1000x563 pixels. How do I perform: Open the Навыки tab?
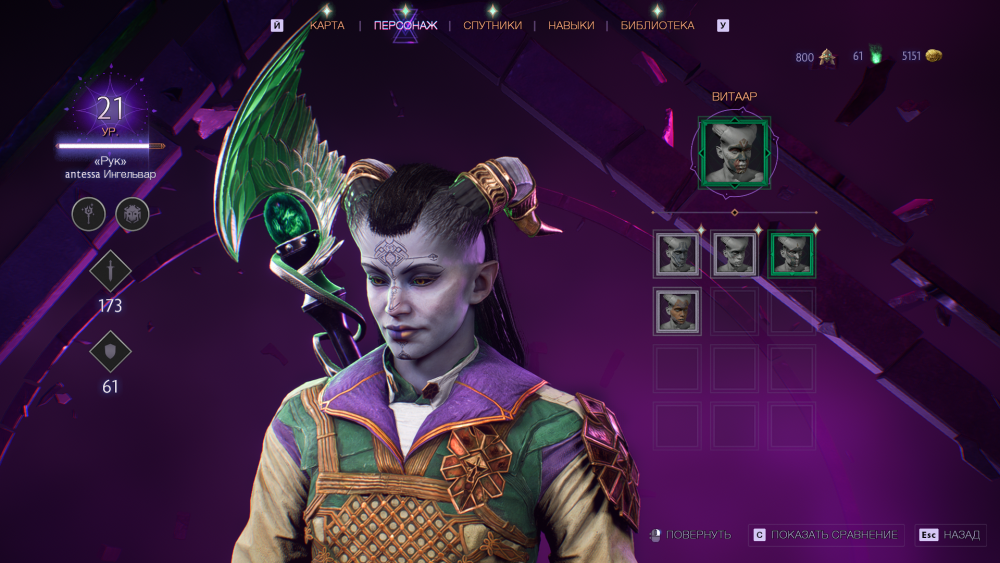(571, 26)
